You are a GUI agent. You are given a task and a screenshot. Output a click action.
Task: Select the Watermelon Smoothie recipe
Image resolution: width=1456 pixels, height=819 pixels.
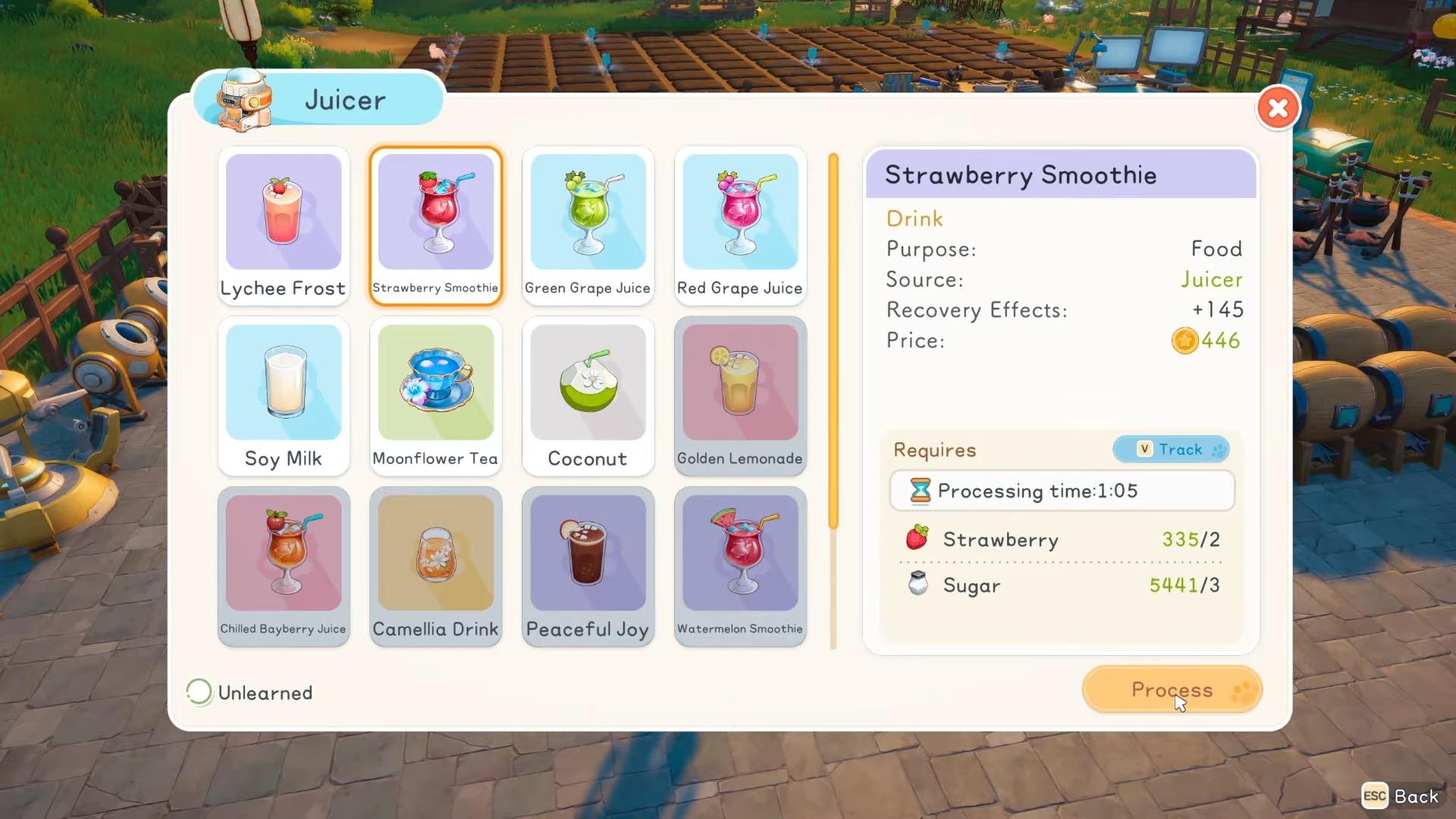[x=740, y=566]
